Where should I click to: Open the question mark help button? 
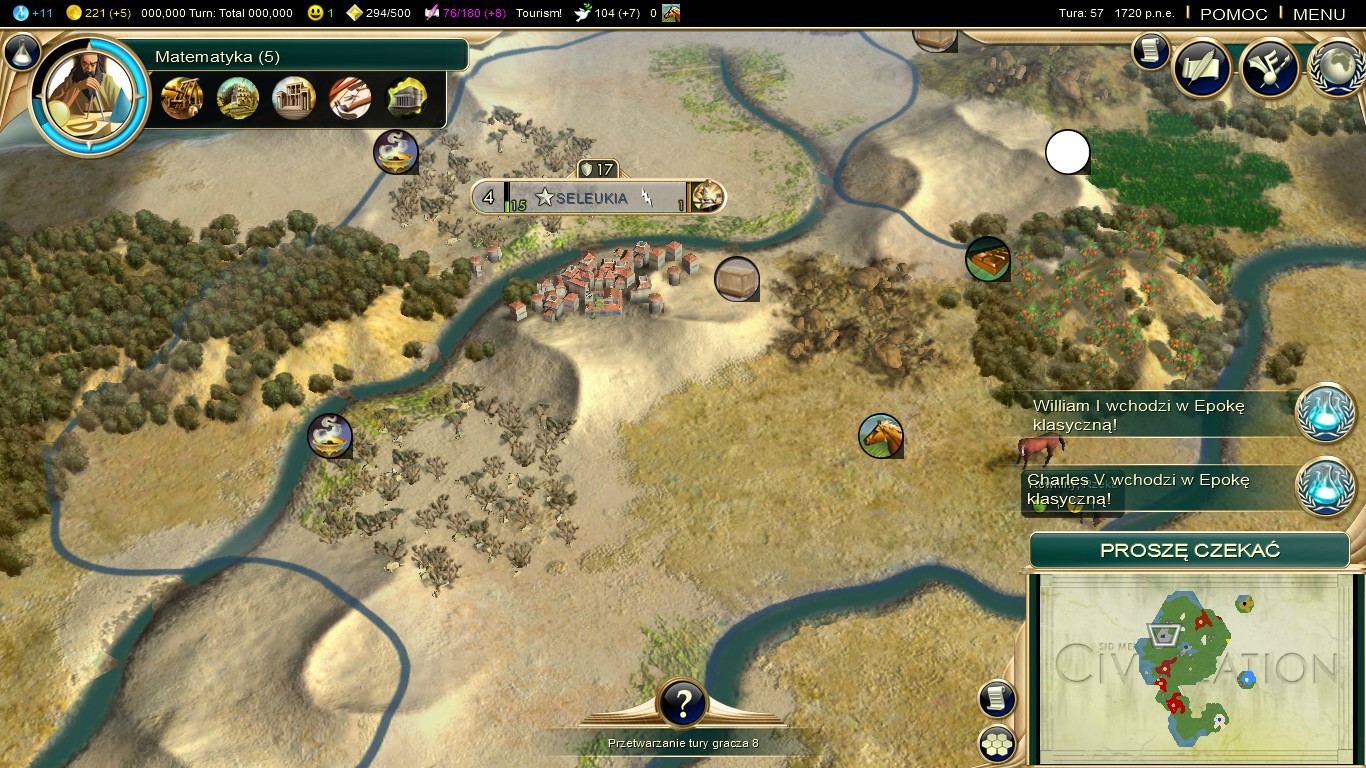pyautogui.click(x=683, y=703)
